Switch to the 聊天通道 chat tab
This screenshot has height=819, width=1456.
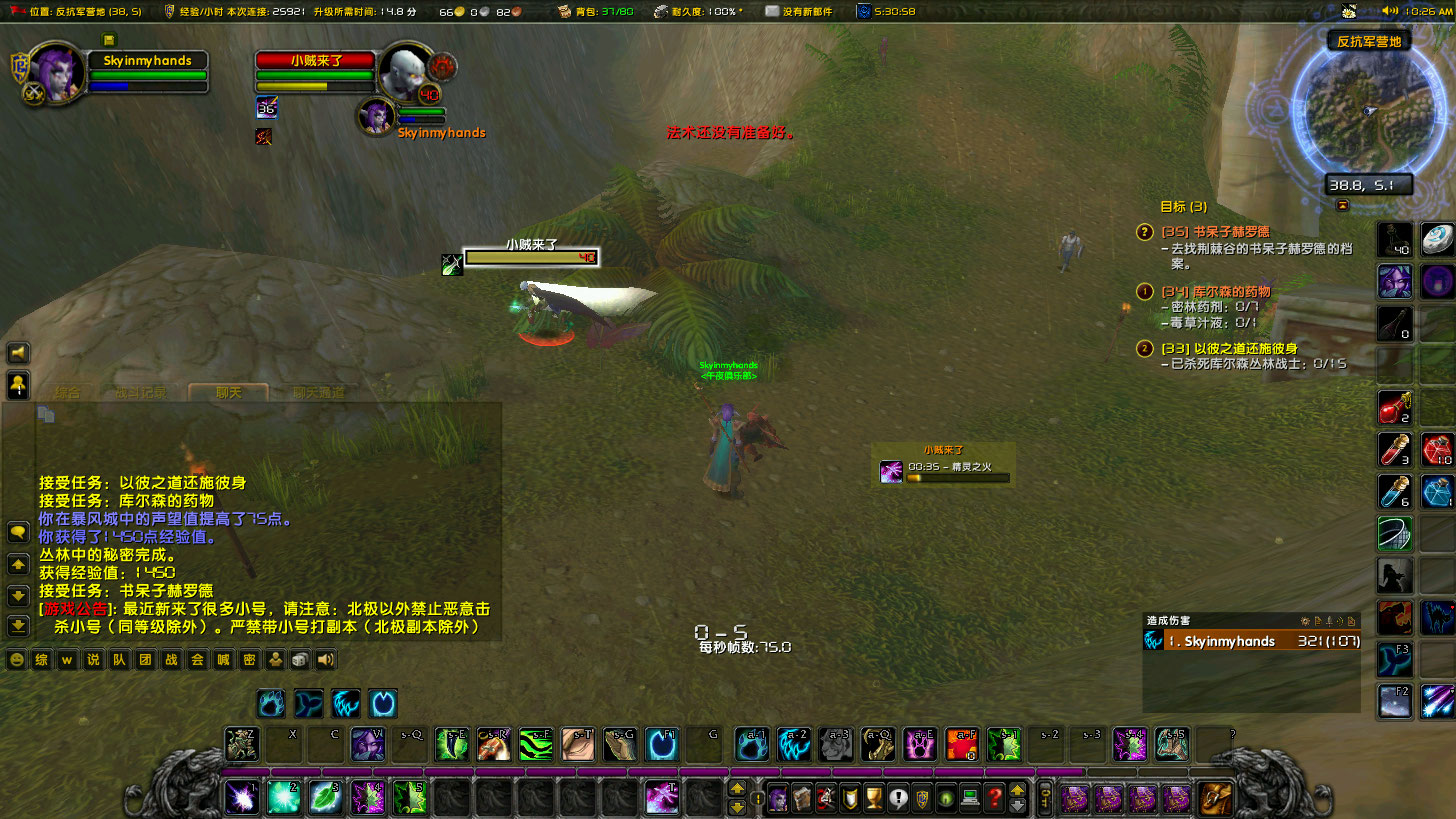(x=317, y=392)
